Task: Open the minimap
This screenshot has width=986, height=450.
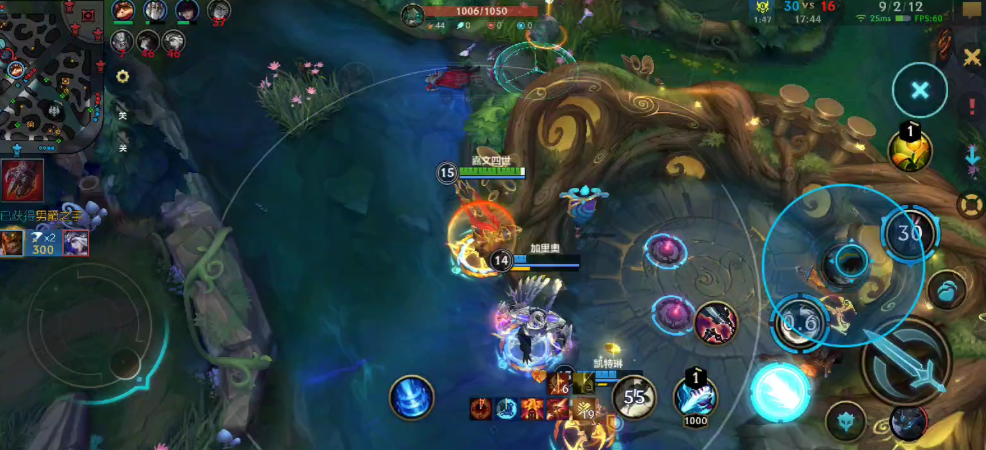Action: (50, 75)
